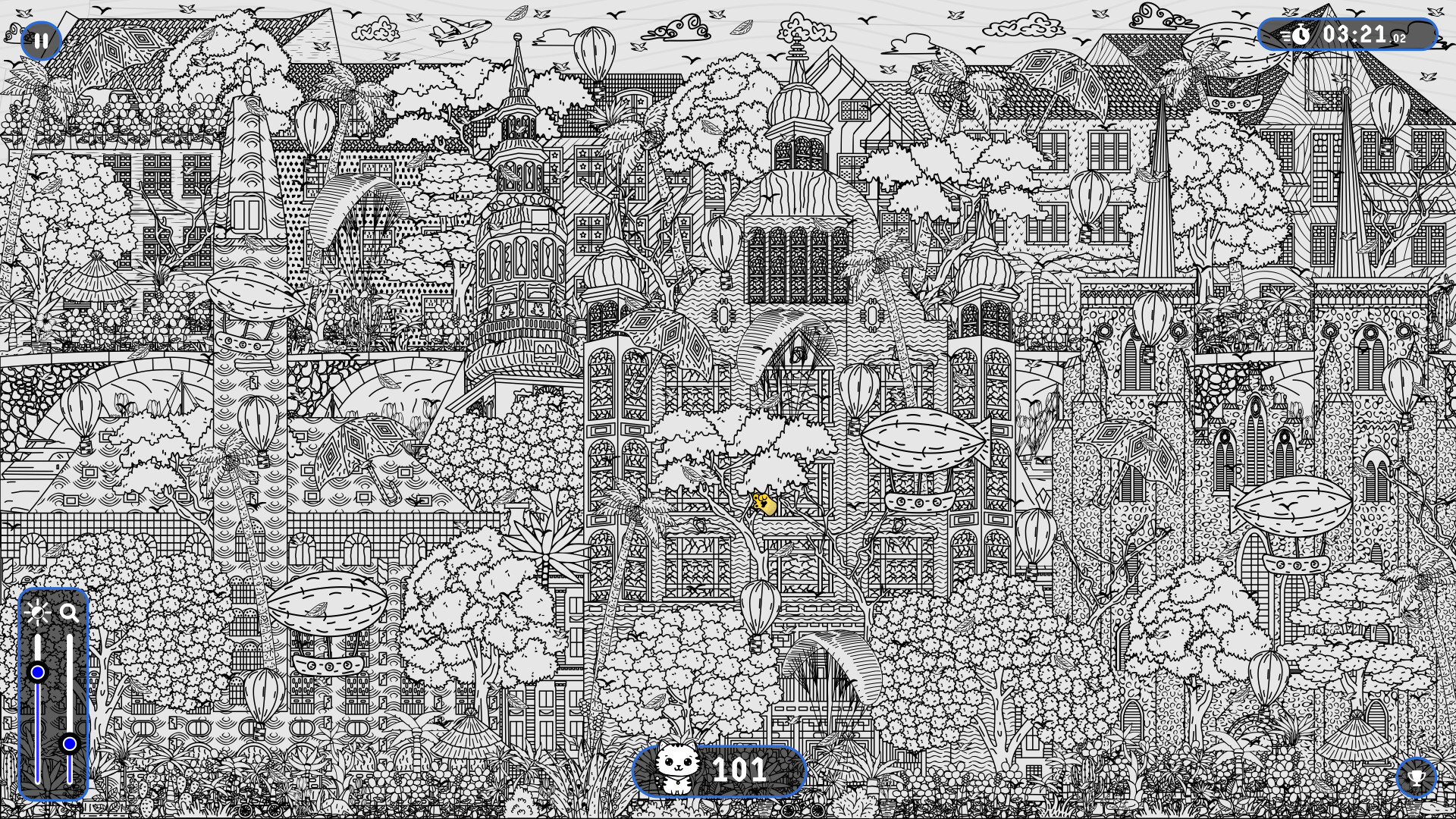
Task: Click the brightness slider handle
Action: [38, 670]
